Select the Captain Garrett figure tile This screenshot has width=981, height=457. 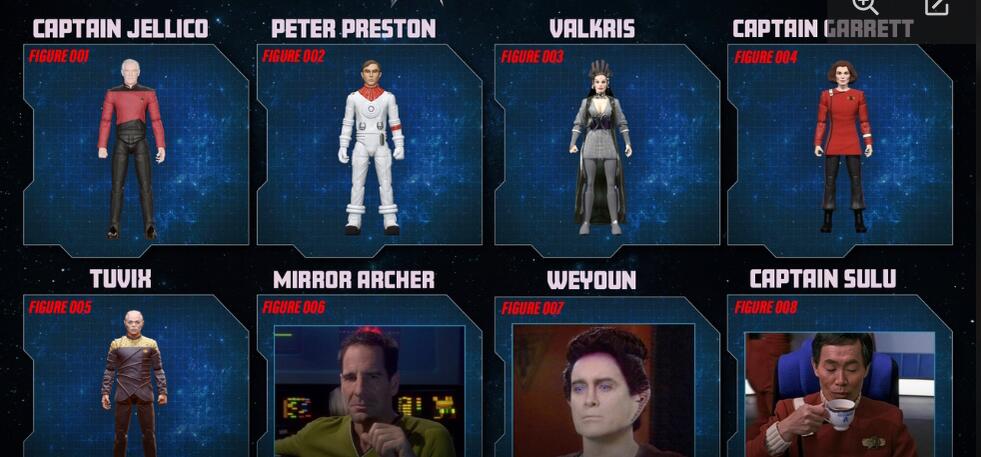point(840,145)
